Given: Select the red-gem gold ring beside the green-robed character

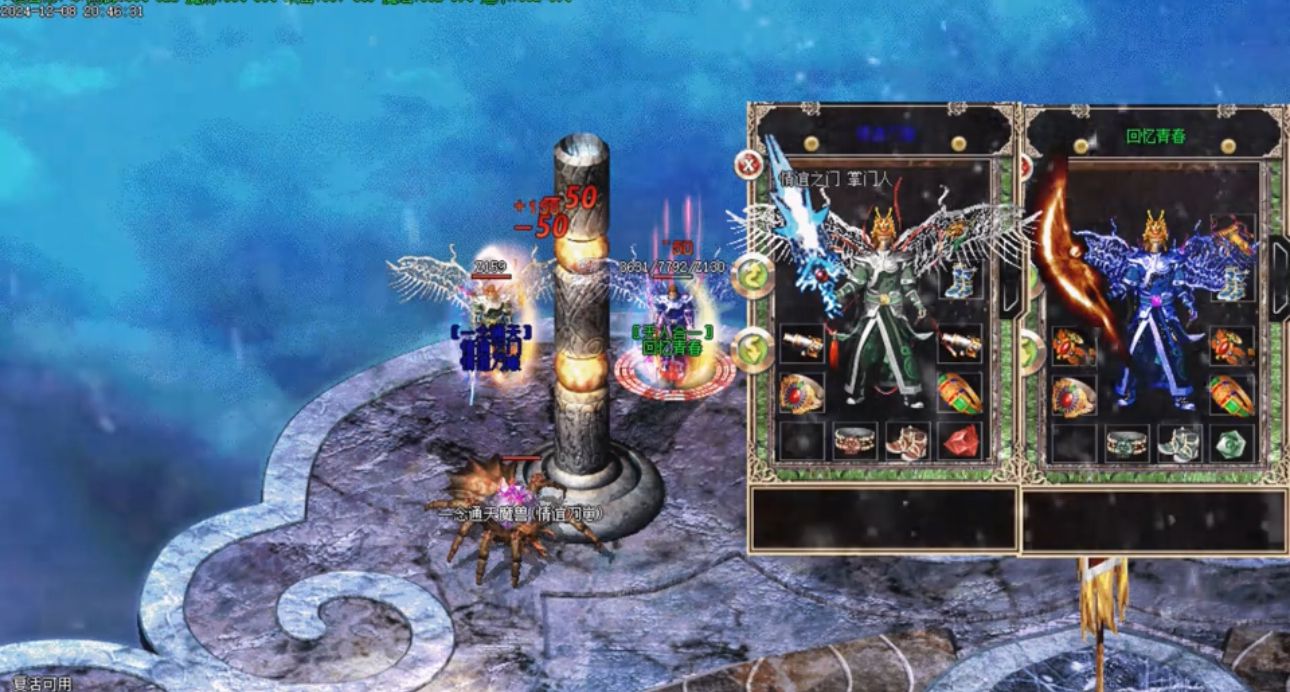Looking at the screenshot, I should point(801,393).
